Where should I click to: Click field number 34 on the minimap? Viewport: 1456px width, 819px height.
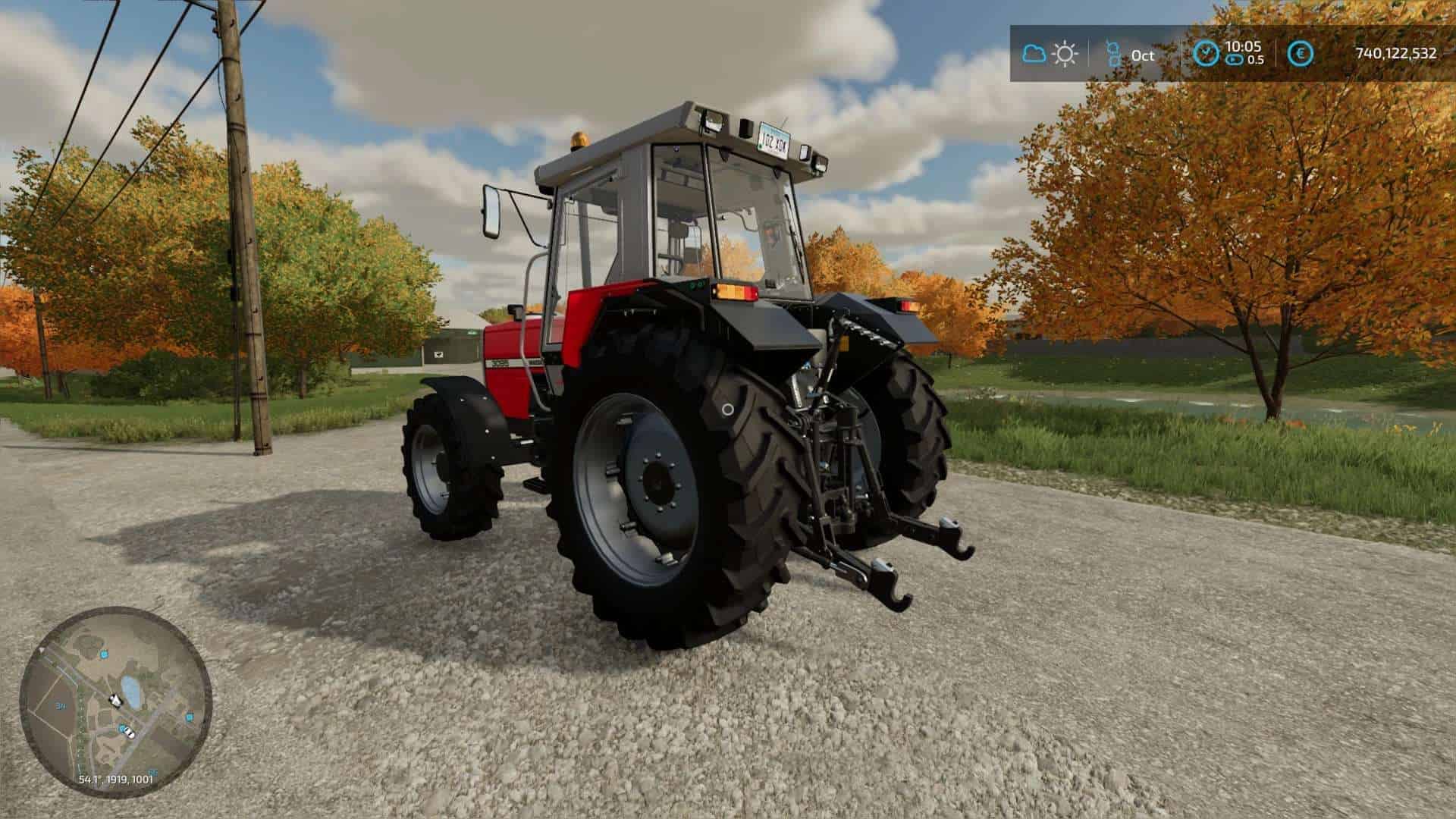(60, 705)
